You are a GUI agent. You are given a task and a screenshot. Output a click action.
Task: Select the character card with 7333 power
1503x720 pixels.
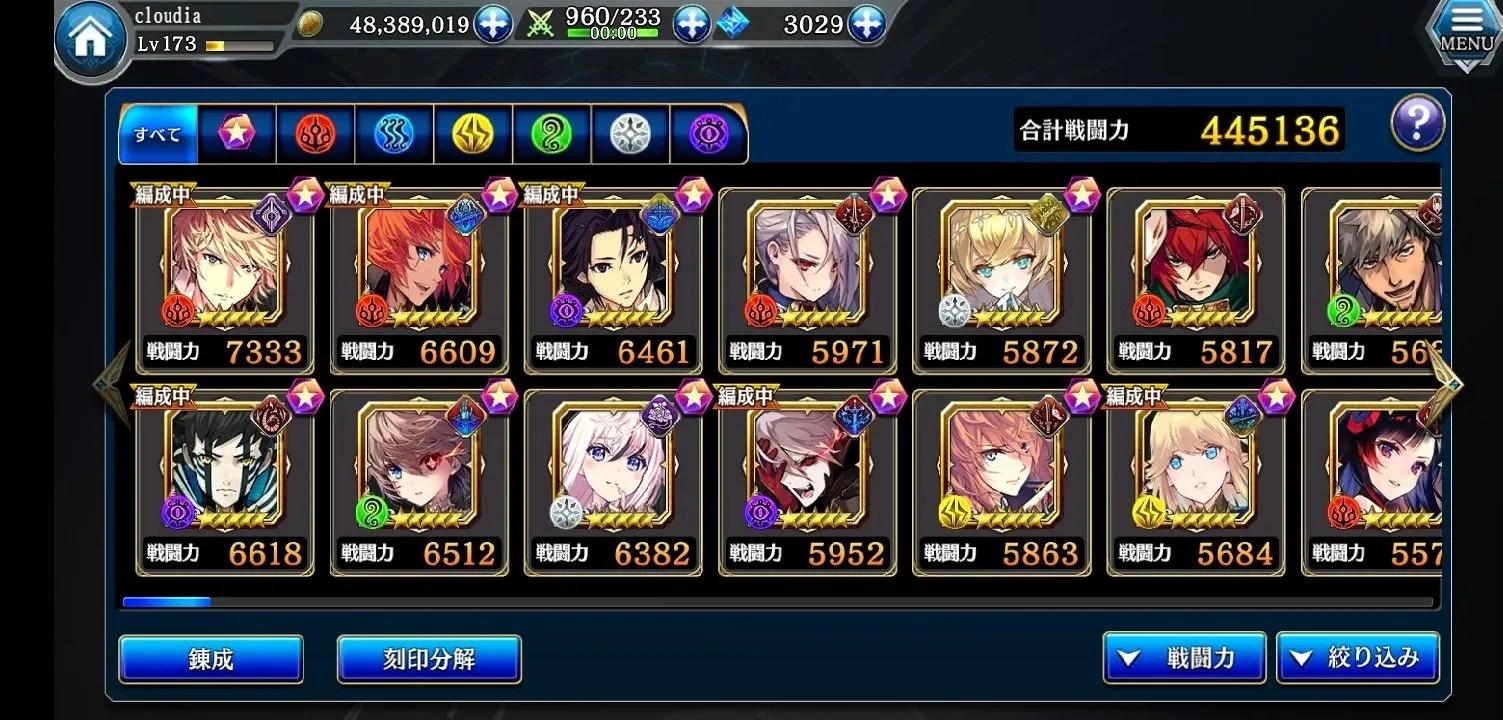[x=225, y=280]
